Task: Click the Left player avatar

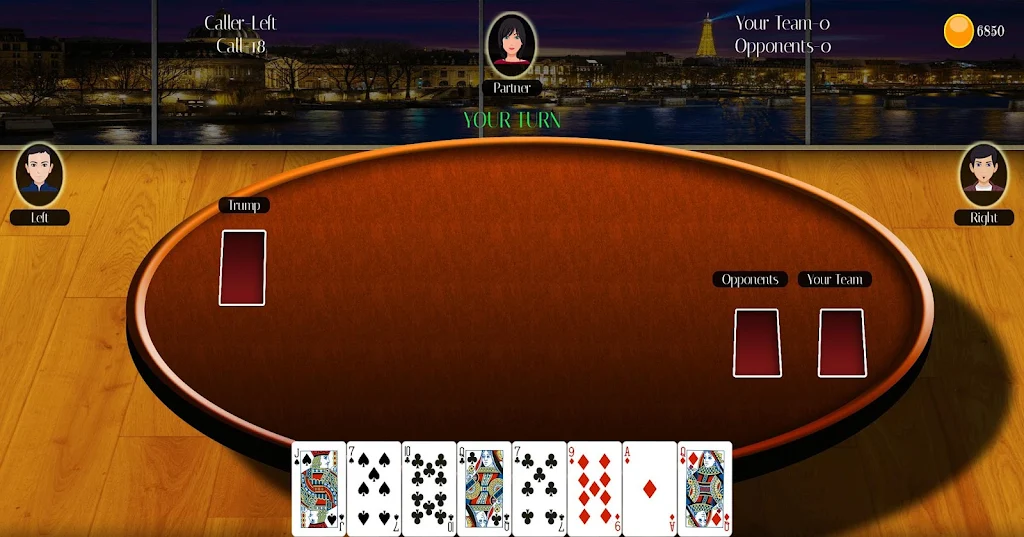Action: [39, 175]
